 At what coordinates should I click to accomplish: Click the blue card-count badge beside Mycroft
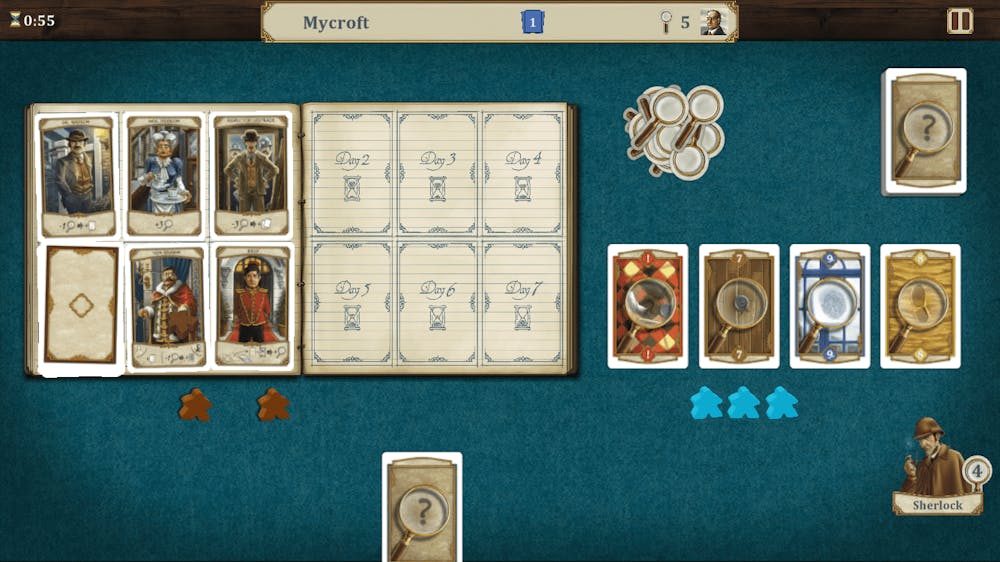533,22
